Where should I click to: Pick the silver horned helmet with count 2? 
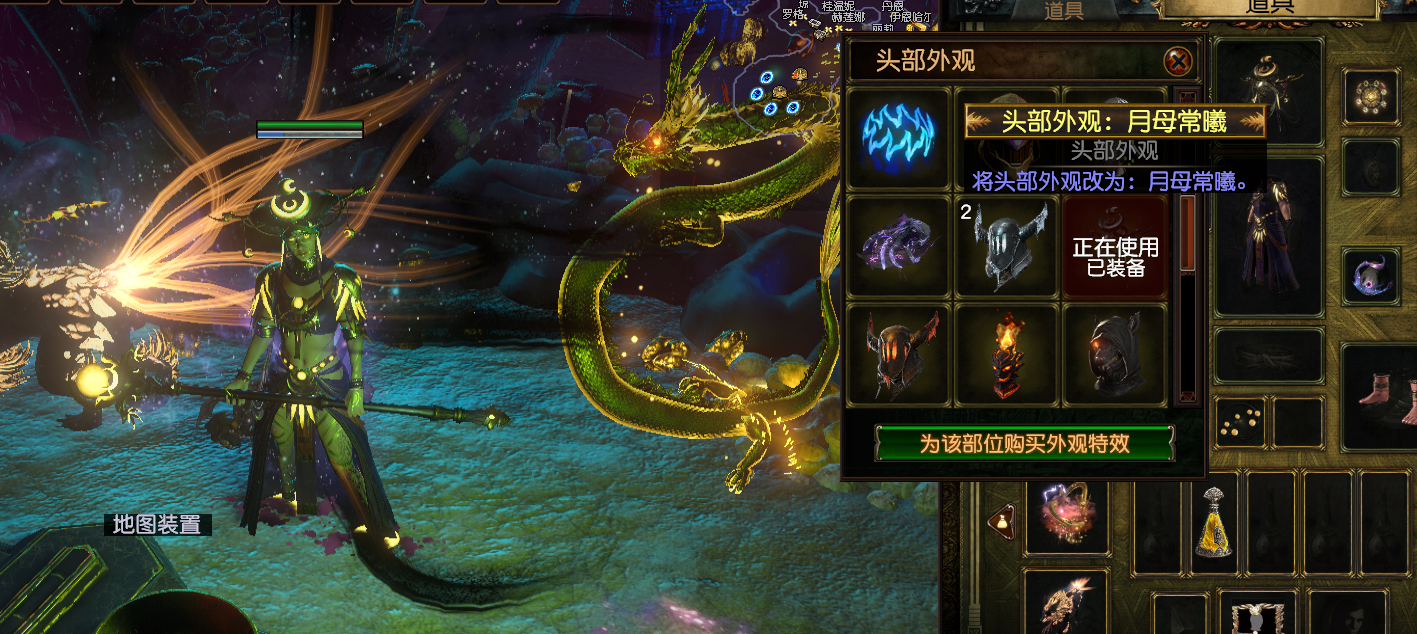[x=1006, y=246]
